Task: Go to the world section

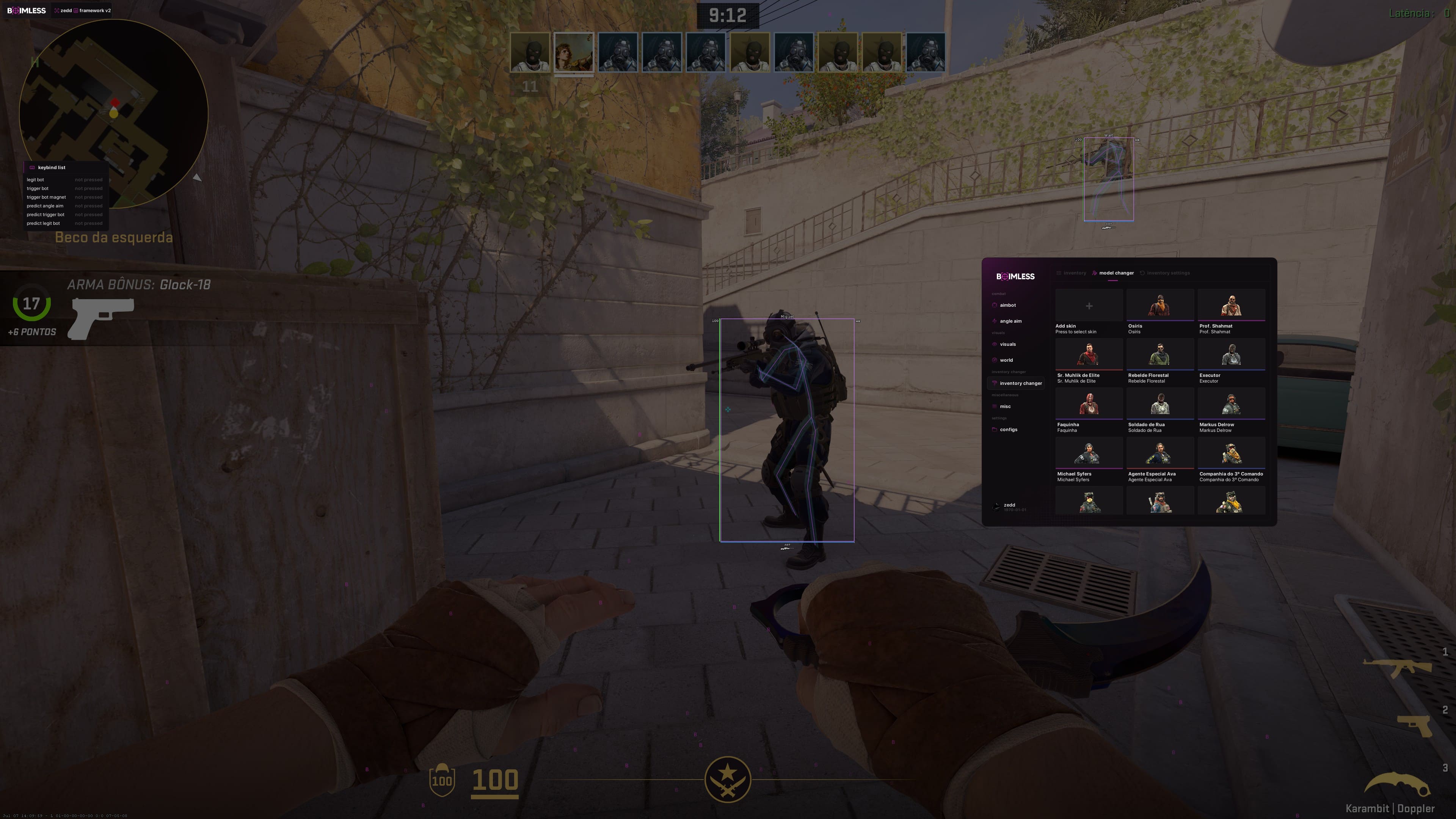Action: pyautogui.click(x=1006, y=360)
